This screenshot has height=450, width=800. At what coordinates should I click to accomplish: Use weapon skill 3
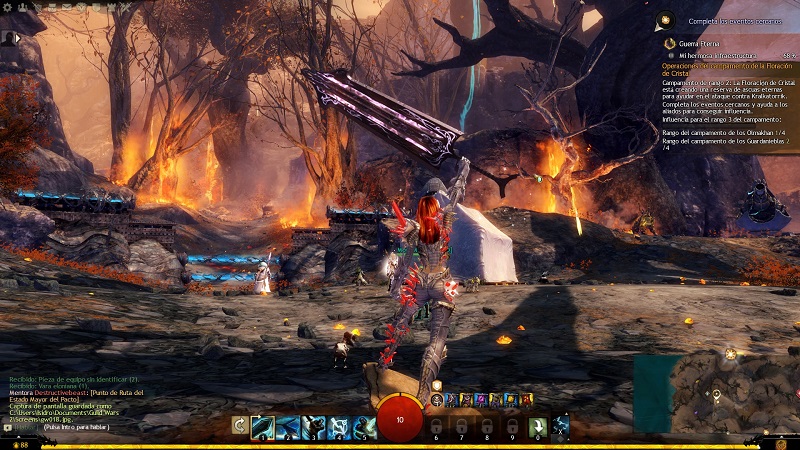point(313,427)
